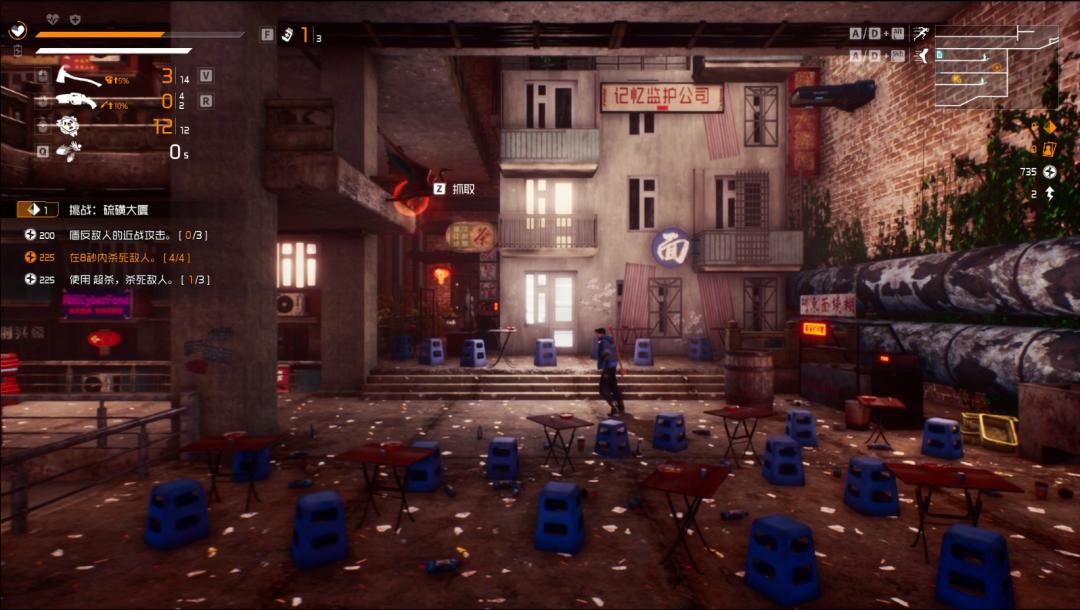Open the minimap

pyautogui.click(x=996, y=66)
